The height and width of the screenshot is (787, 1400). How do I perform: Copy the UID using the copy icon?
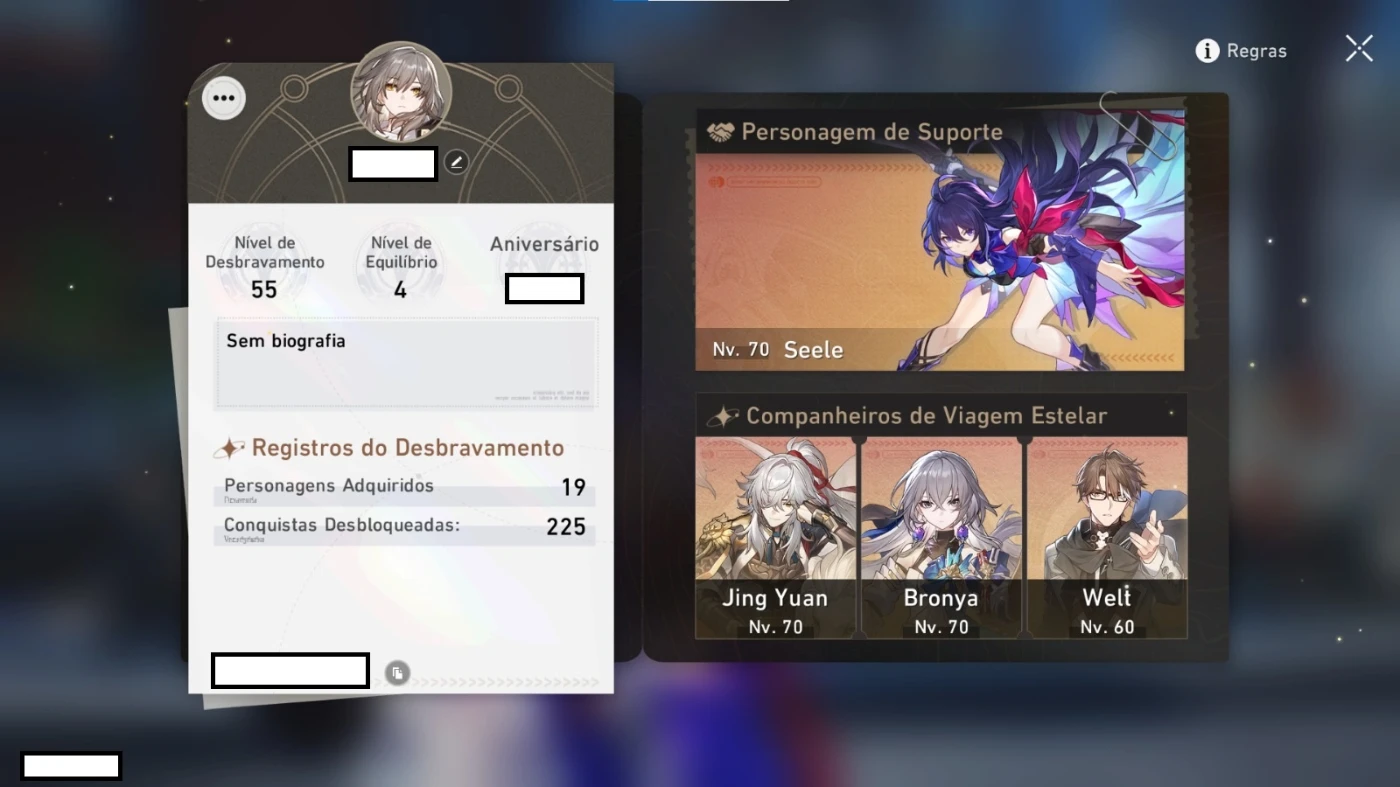coord(397,672)
